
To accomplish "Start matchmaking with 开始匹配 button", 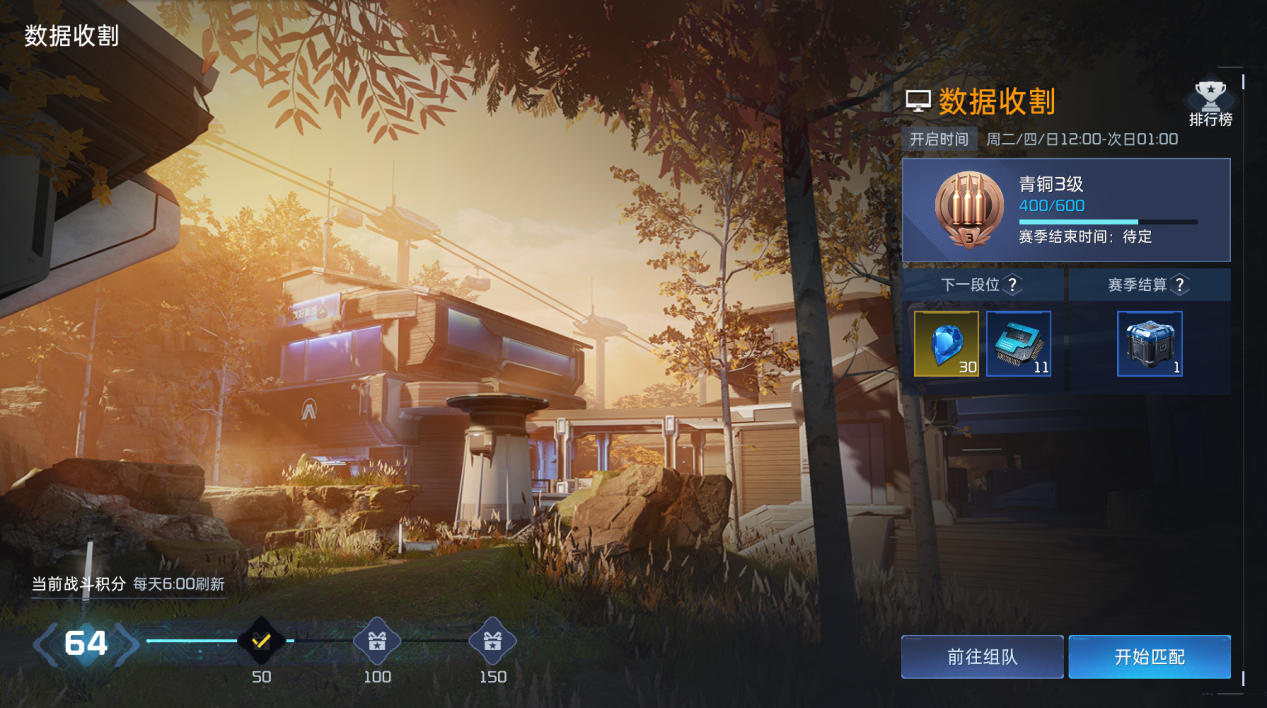I will coord(1149,657).
